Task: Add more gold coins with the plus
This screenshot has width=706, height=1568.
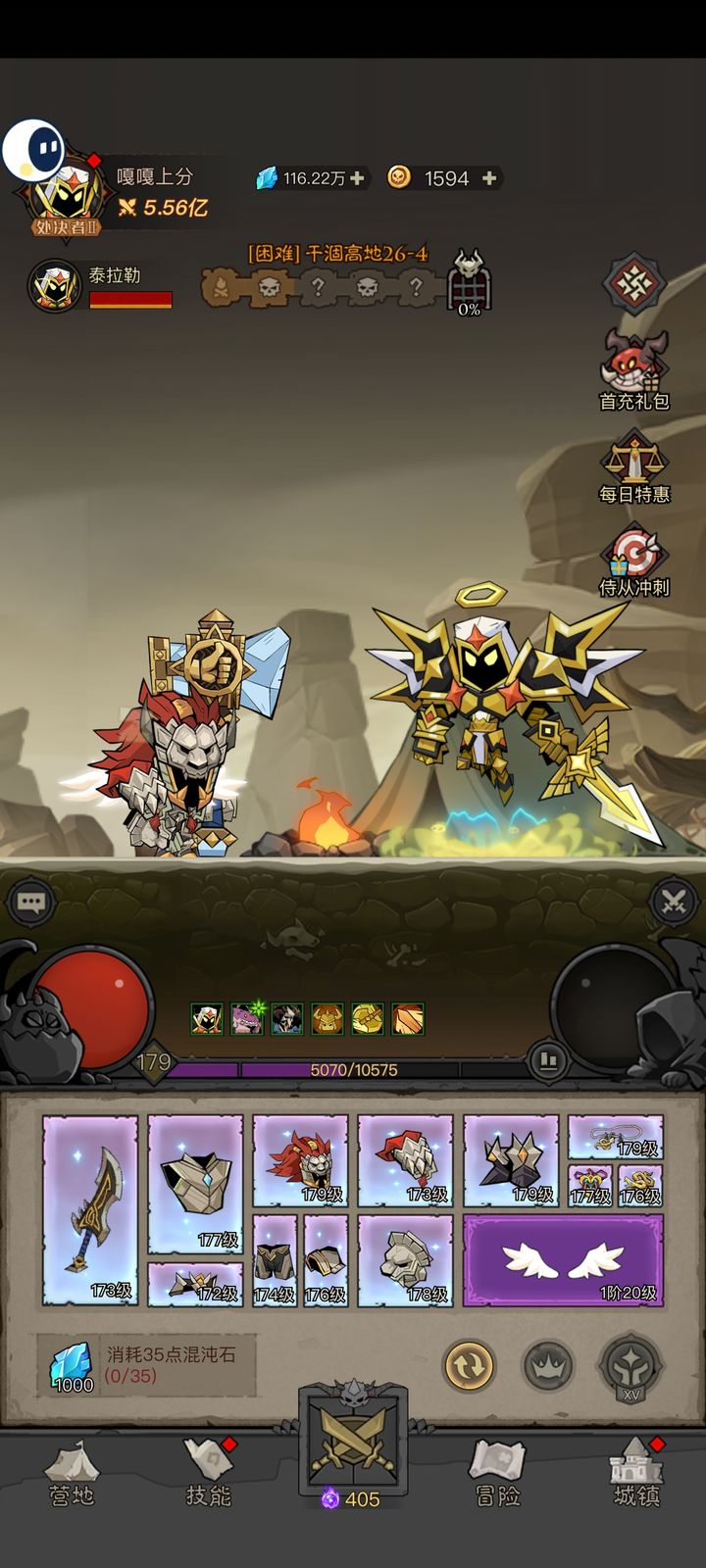Action: click(489, 178)
